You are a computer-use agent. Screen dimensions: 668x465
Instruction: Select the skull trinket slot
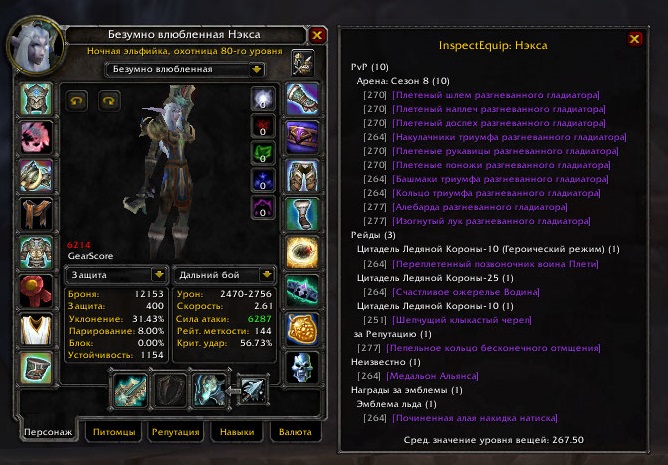pyautogui.click(x=302, y=367)
